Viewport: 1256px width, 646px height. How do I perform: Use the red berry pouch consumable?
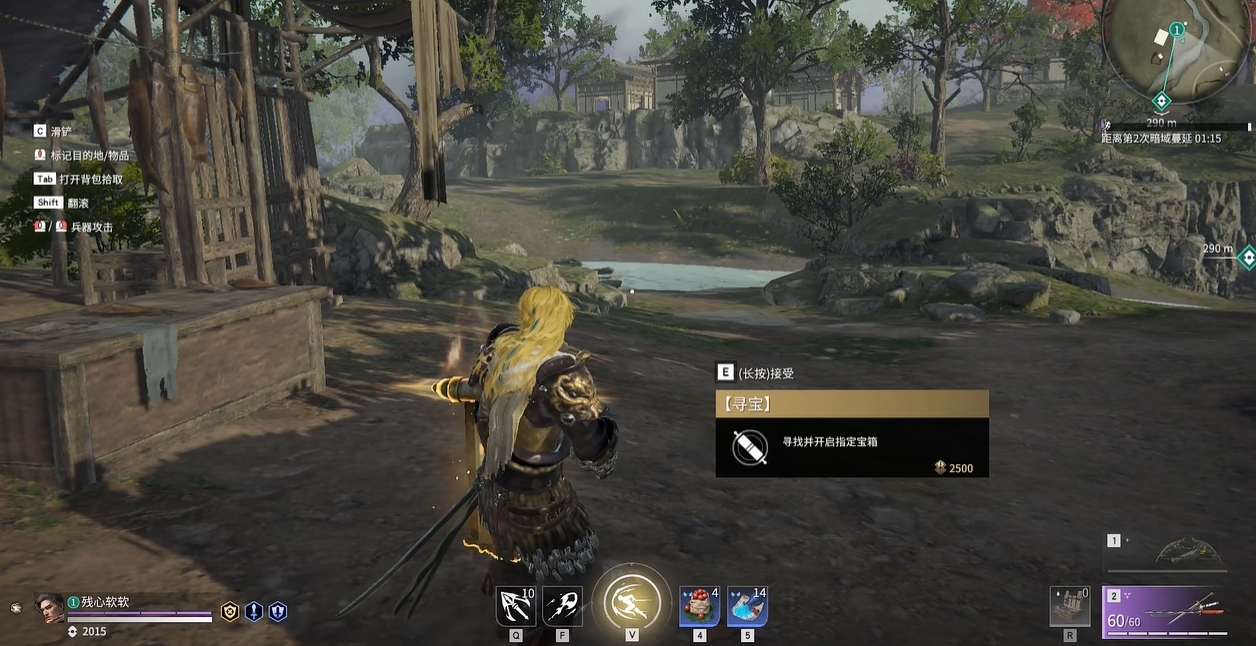coord(699,606)
